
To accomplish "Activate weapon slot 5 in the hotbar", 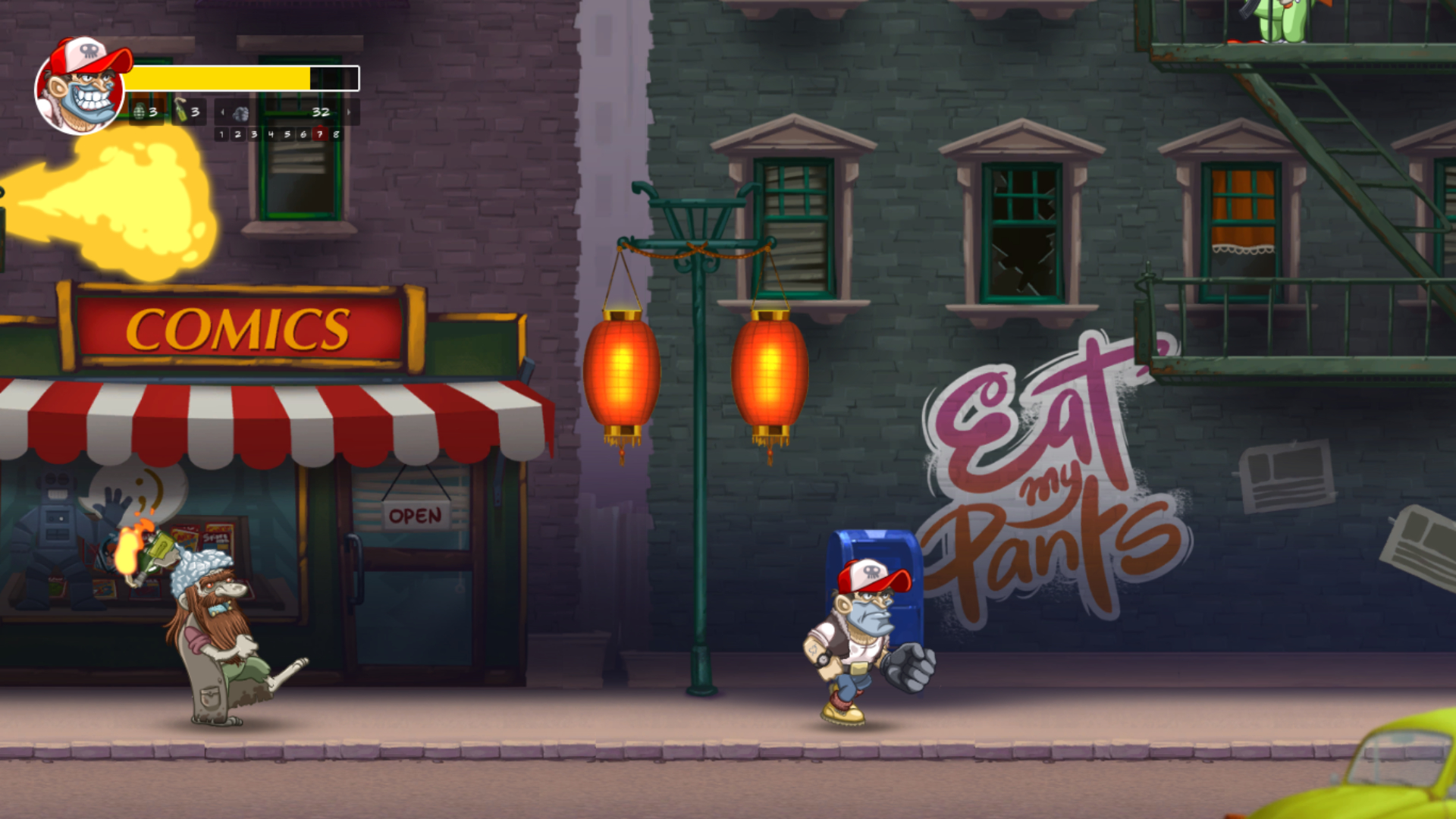I will (287, 134).
